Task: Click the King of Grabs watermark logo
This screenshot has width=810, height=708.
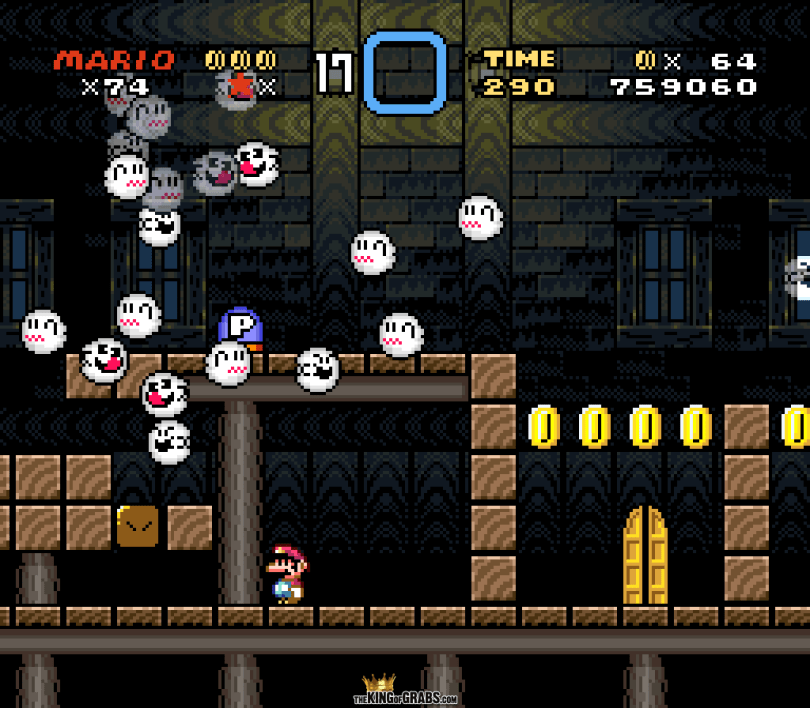Action: (405, 691)
